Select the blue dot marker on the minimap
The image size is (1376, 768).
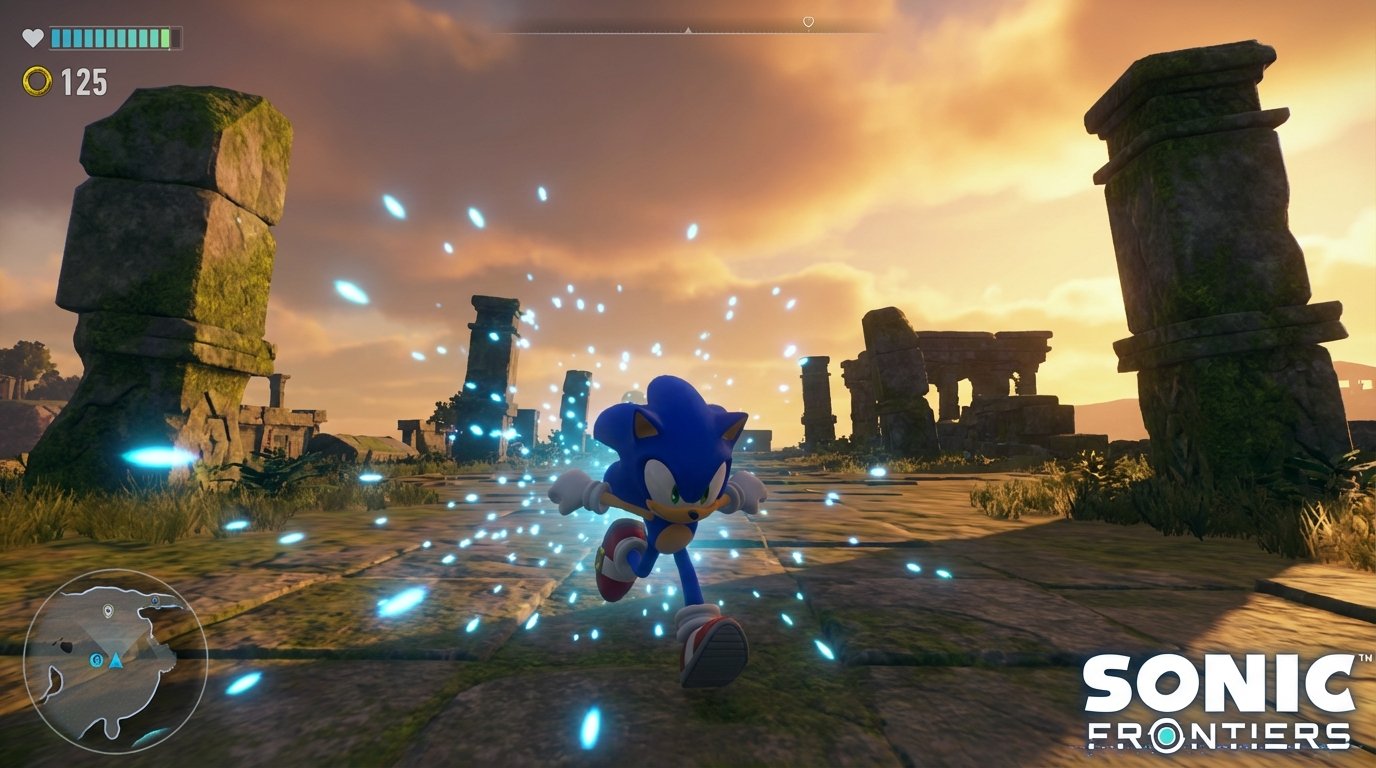click(154, 600)
